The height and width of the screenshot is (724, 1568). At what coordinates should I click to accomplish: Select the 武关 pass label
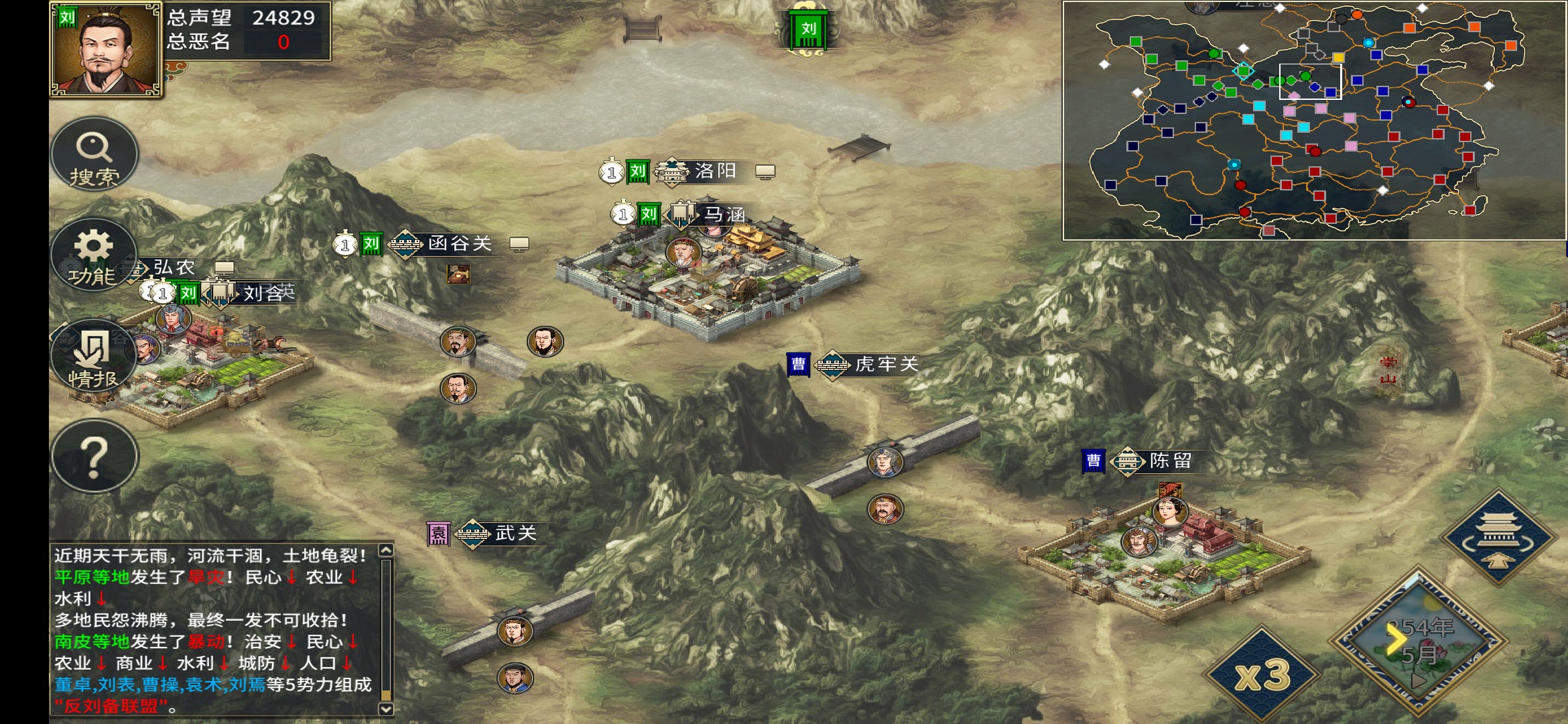515,534
